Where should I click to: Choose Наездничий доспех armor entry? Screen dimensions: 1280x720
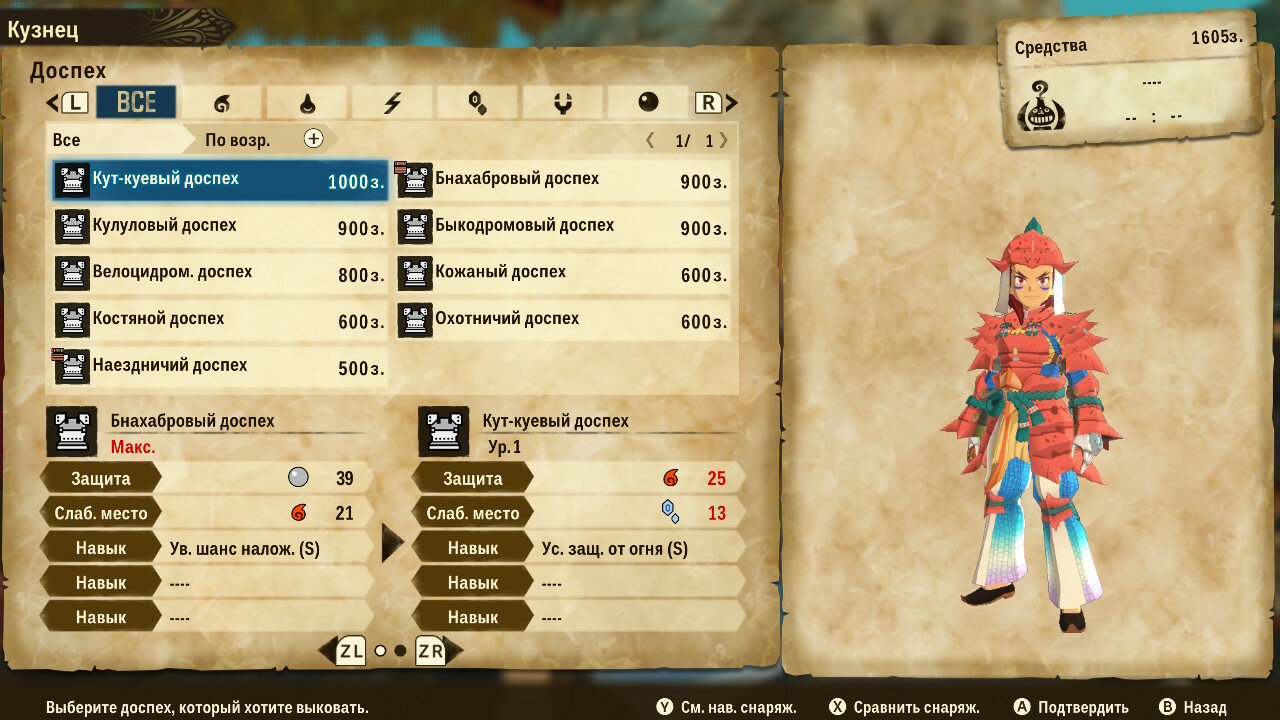tap(220, 367)
